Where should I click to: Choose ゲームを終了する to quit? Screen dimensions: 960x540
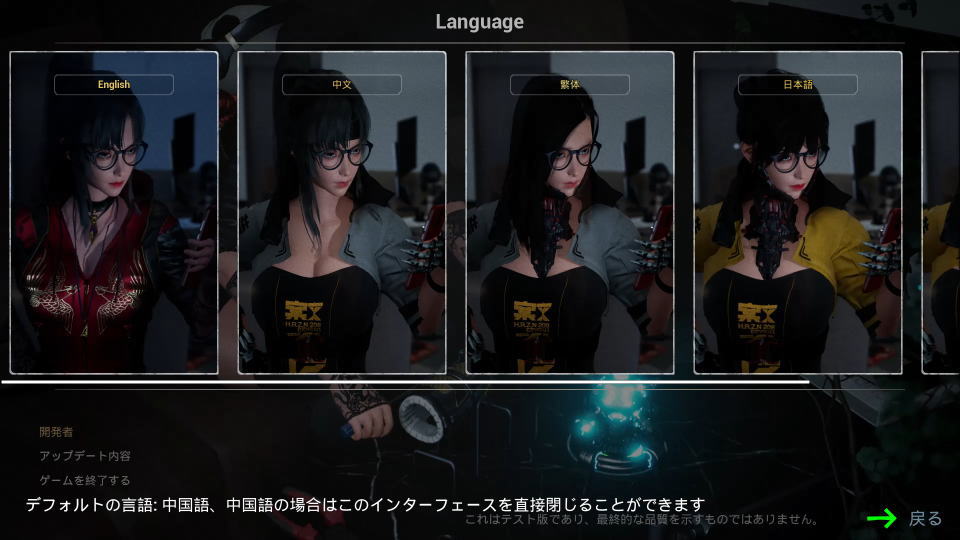coord(84,480)
